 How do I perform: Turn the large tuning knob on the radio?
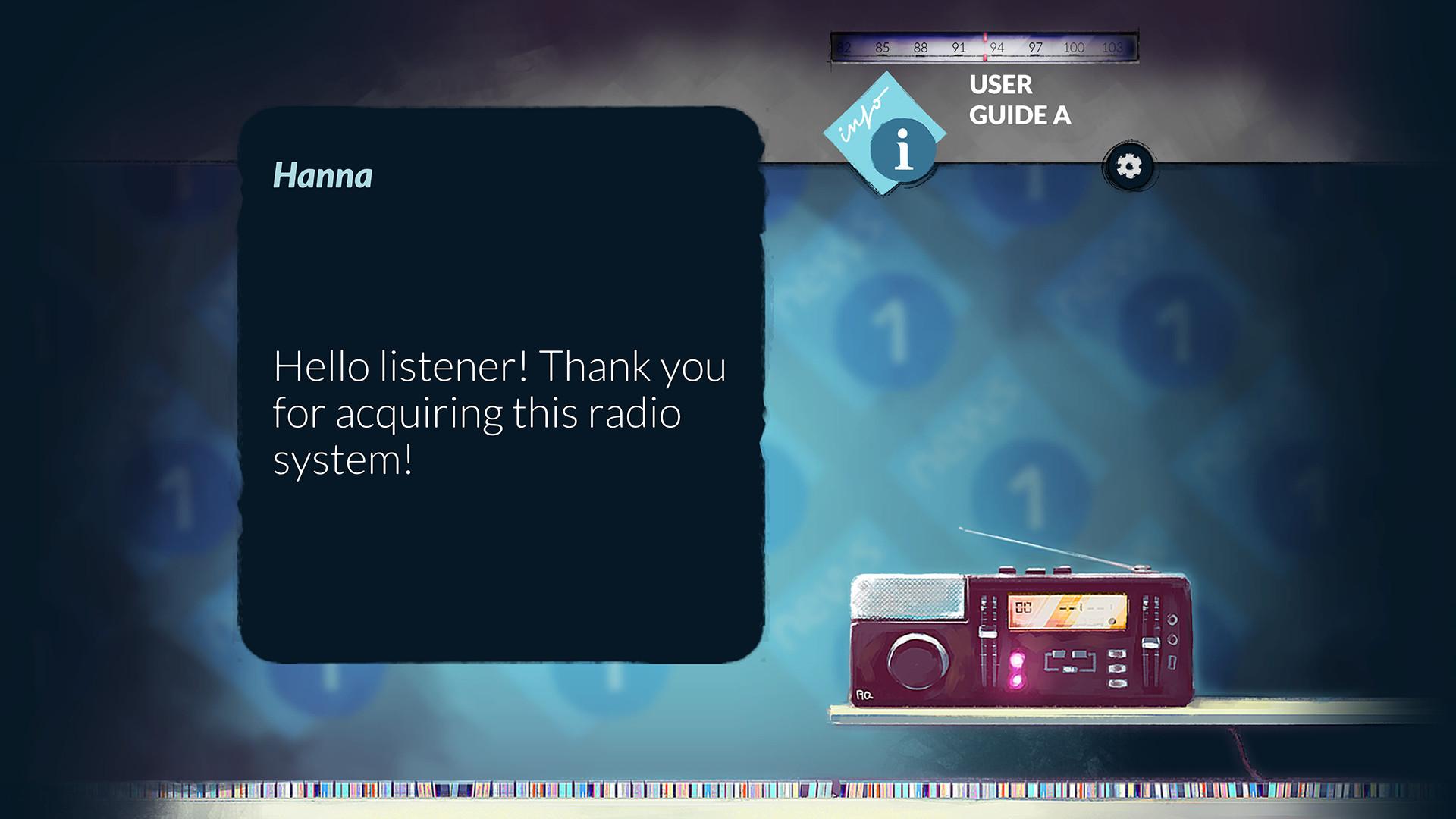tap(916, 662)
